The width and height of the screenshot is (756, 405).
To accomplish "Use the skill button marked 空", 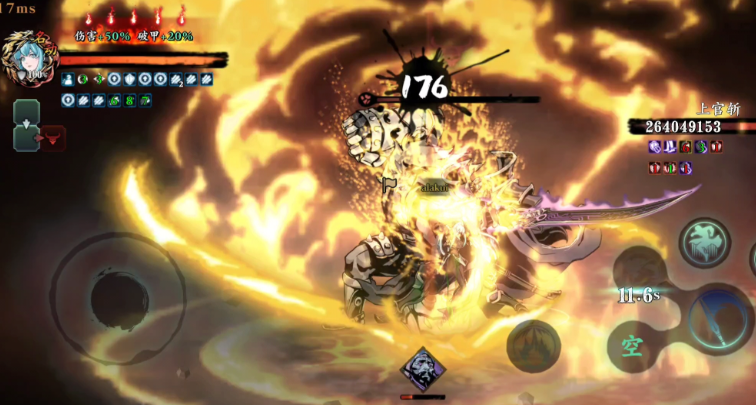I will coord(632,346).
